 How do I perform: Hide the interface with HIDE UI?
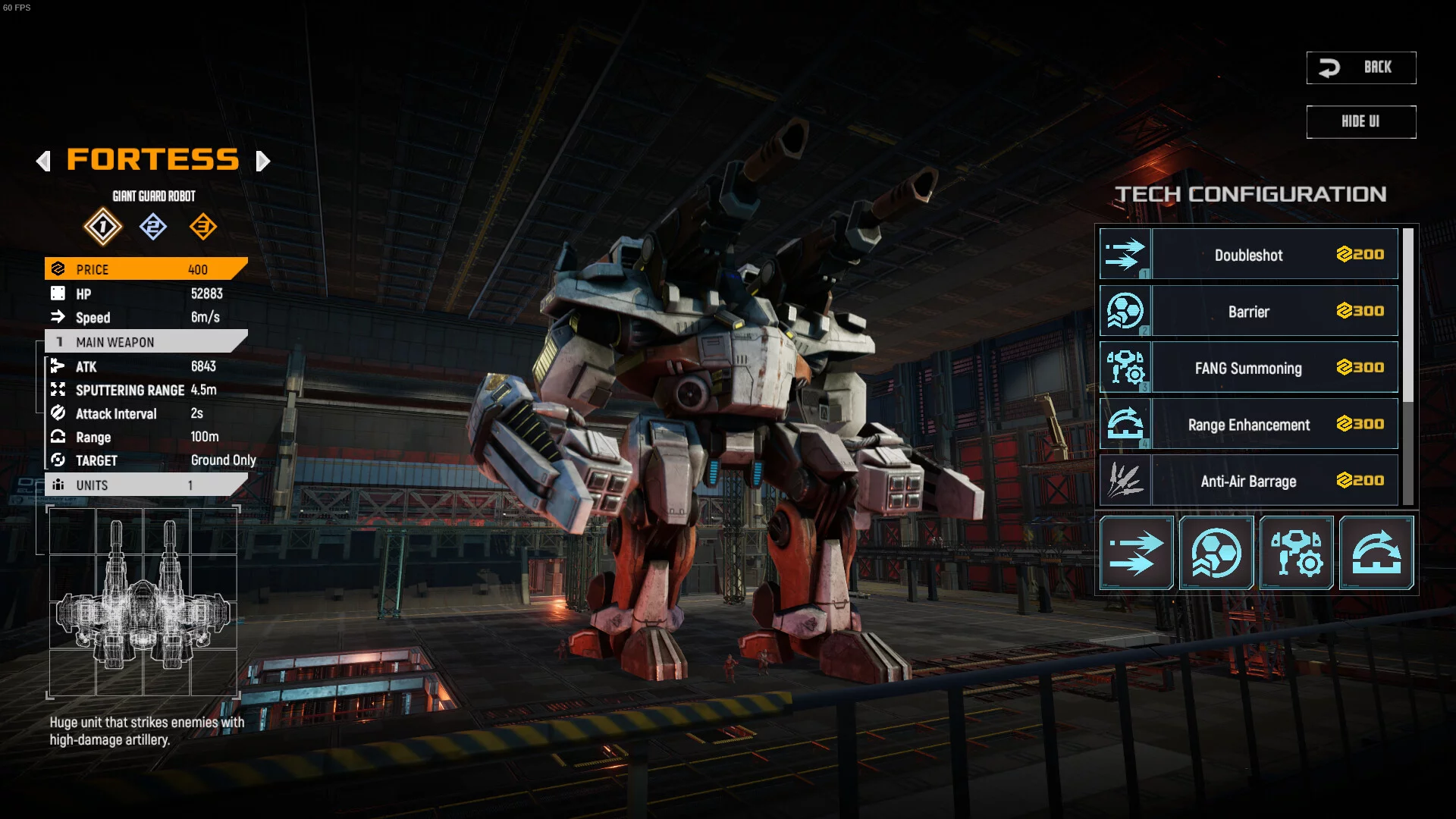(1360, 121)
